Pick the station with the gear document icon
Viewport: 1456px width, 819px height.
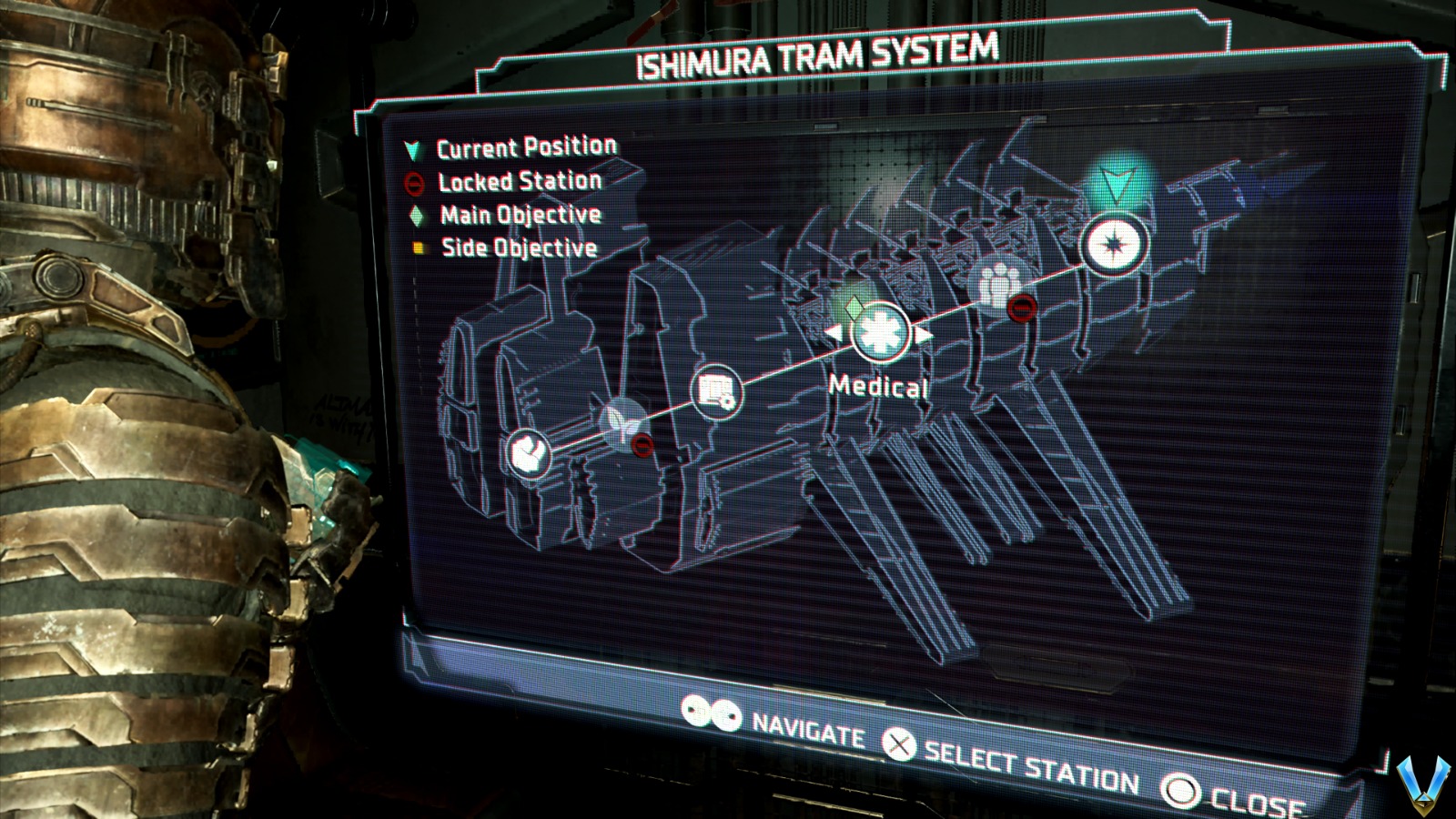tap(717, 392)
